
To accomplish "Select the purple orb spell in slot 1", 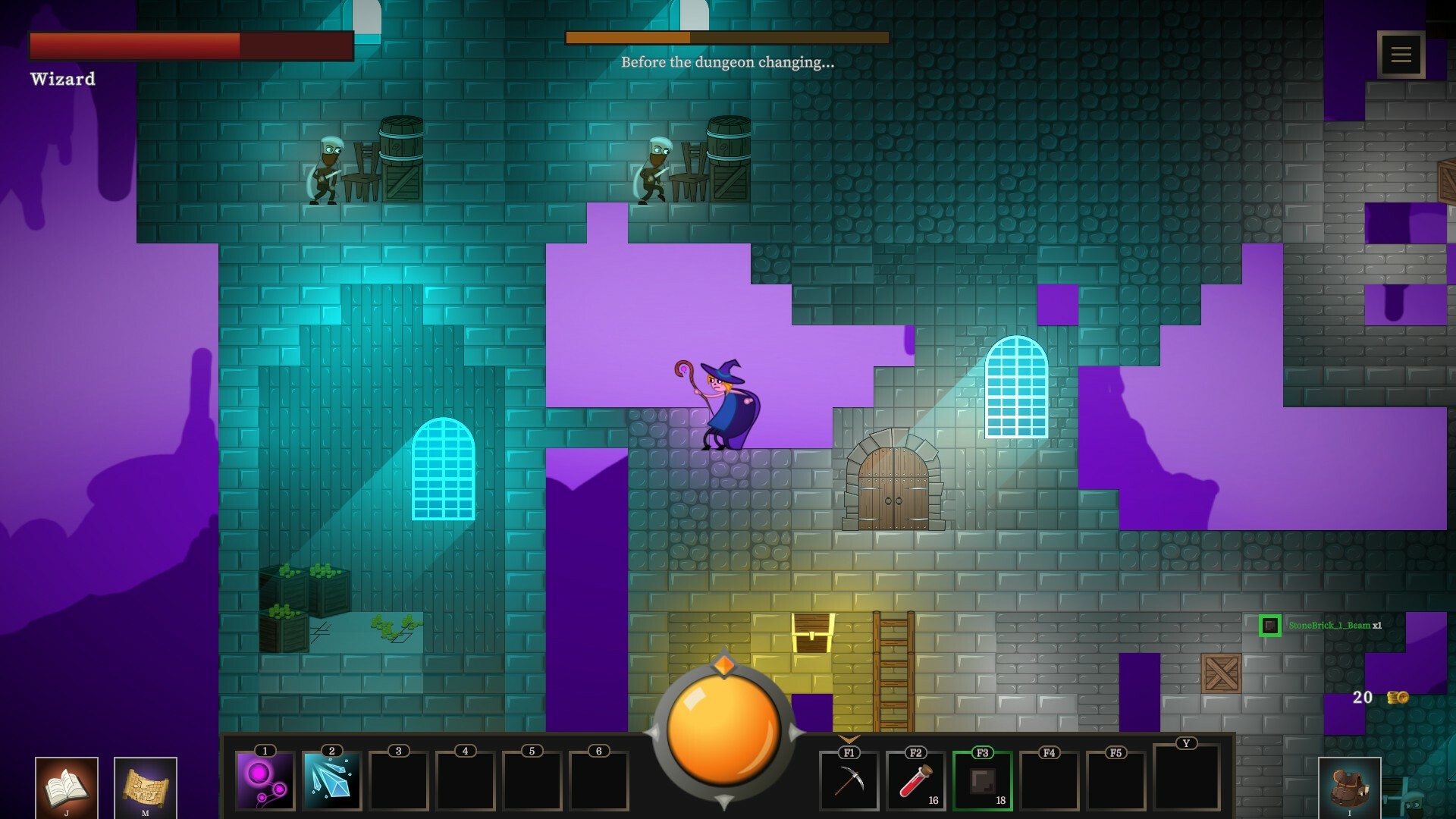I will point(264,781).
